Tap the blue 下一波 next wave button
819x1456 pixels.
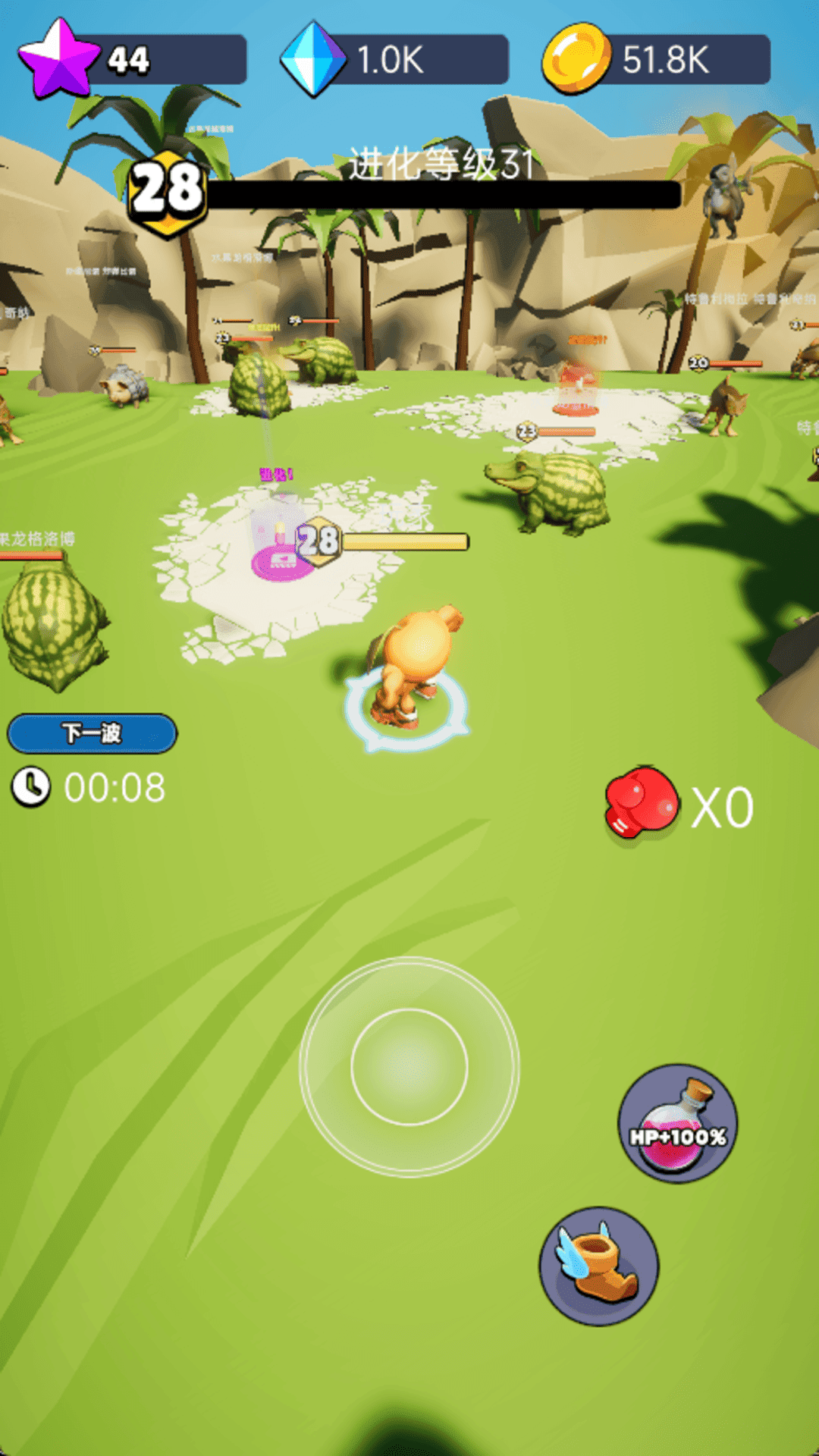92,733
